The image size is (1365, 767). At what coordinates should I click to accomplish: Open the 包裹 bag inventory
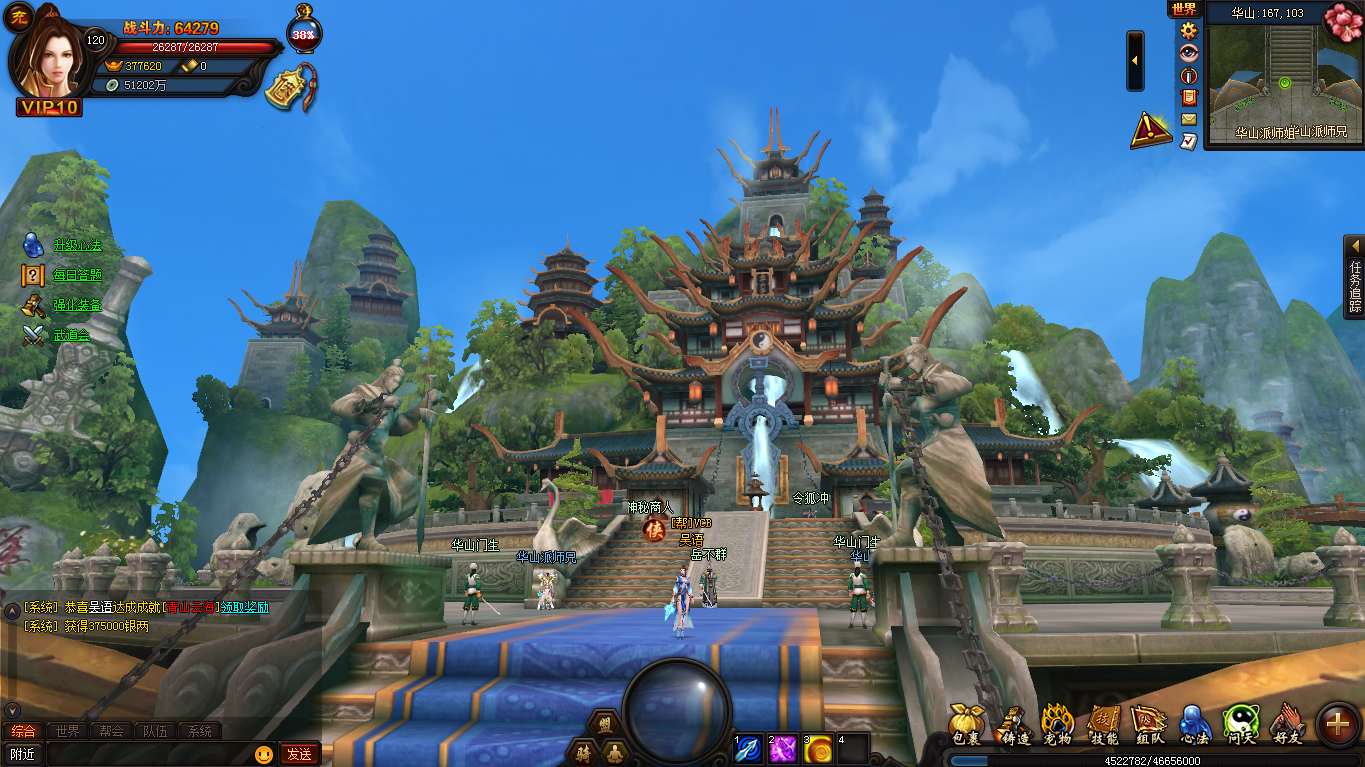point(966,723)
